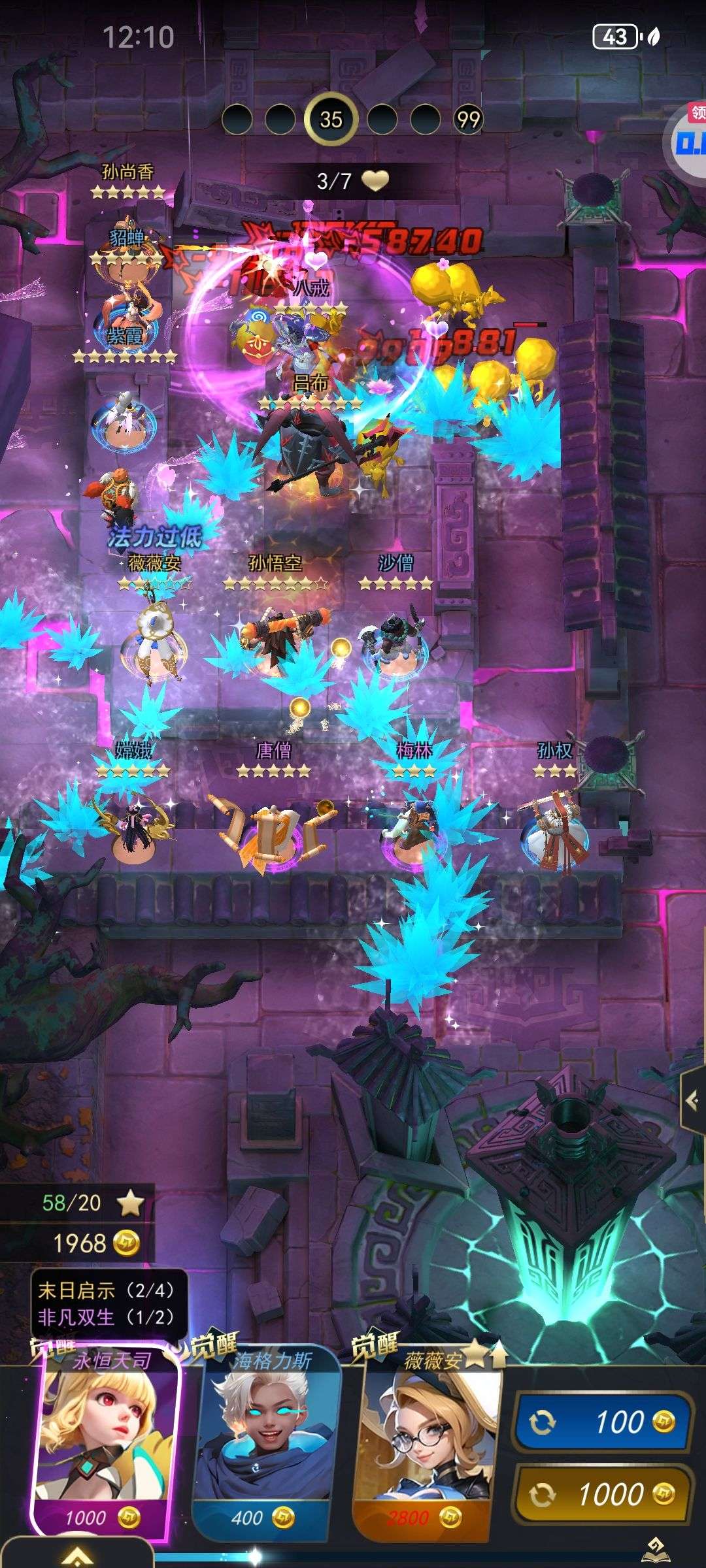
Task: Refresh the shop for 100 gold
Action: (603, 1422)
